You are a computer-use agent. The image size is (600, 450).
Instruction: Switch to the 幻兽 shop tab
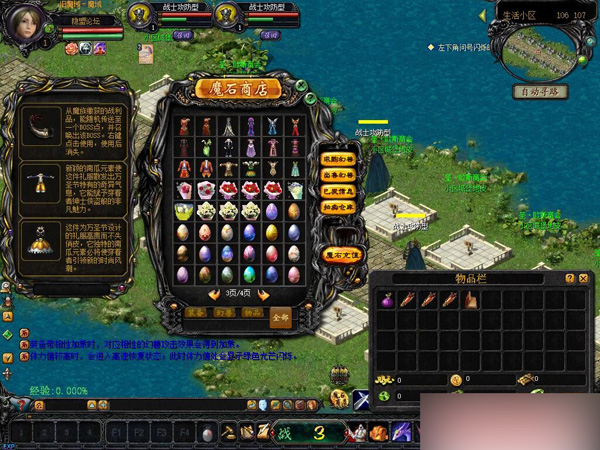click(222, 314)
